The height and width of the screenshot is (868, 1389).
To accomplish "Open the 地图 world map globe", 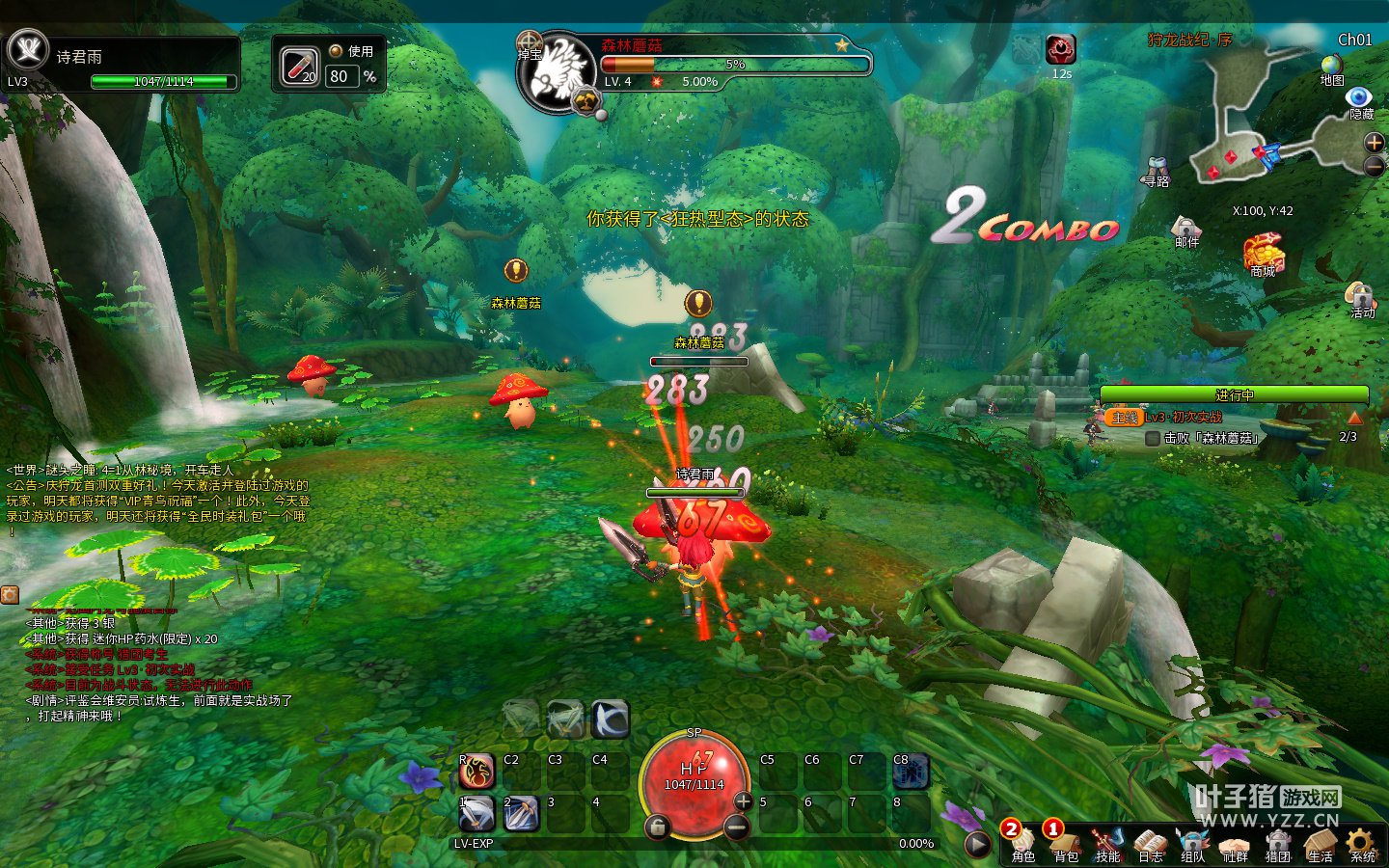I will point(1332,66).
